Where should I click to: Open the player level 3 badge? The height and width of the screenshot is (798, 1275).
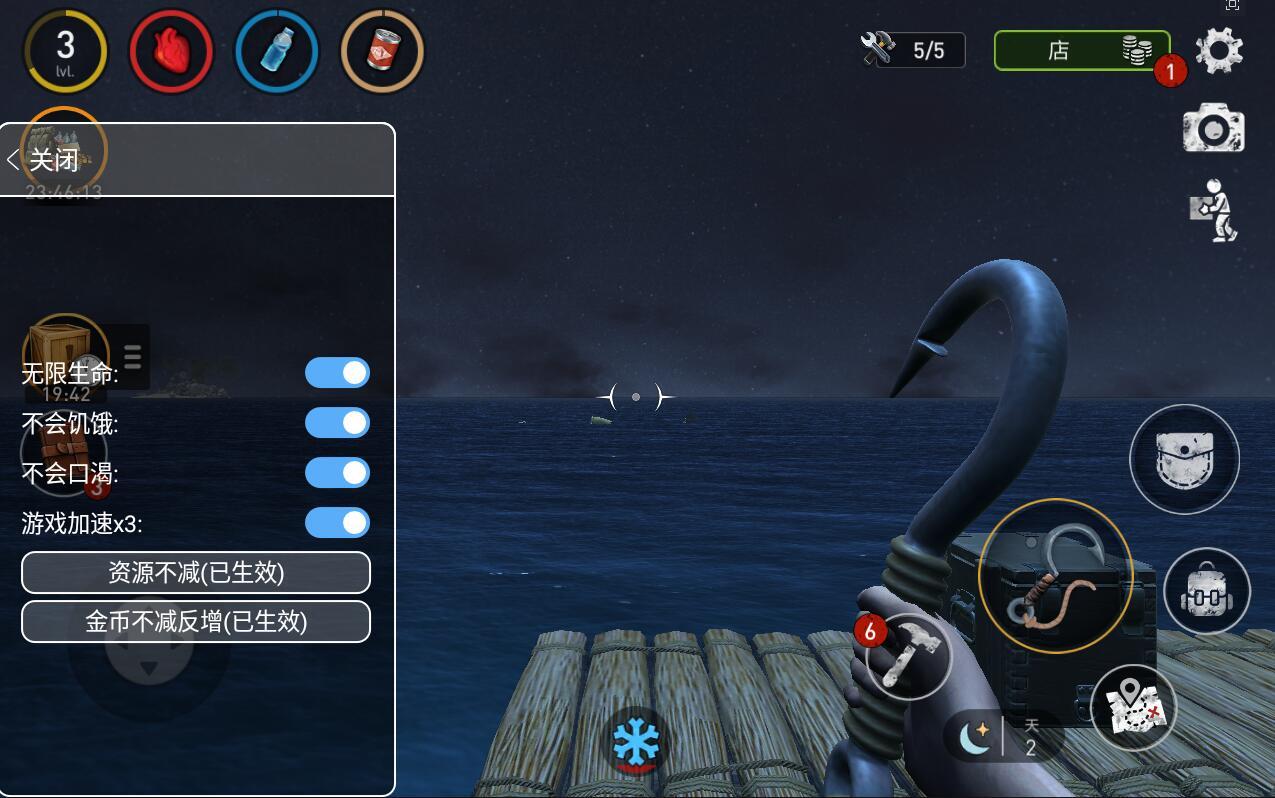[66, 50]
